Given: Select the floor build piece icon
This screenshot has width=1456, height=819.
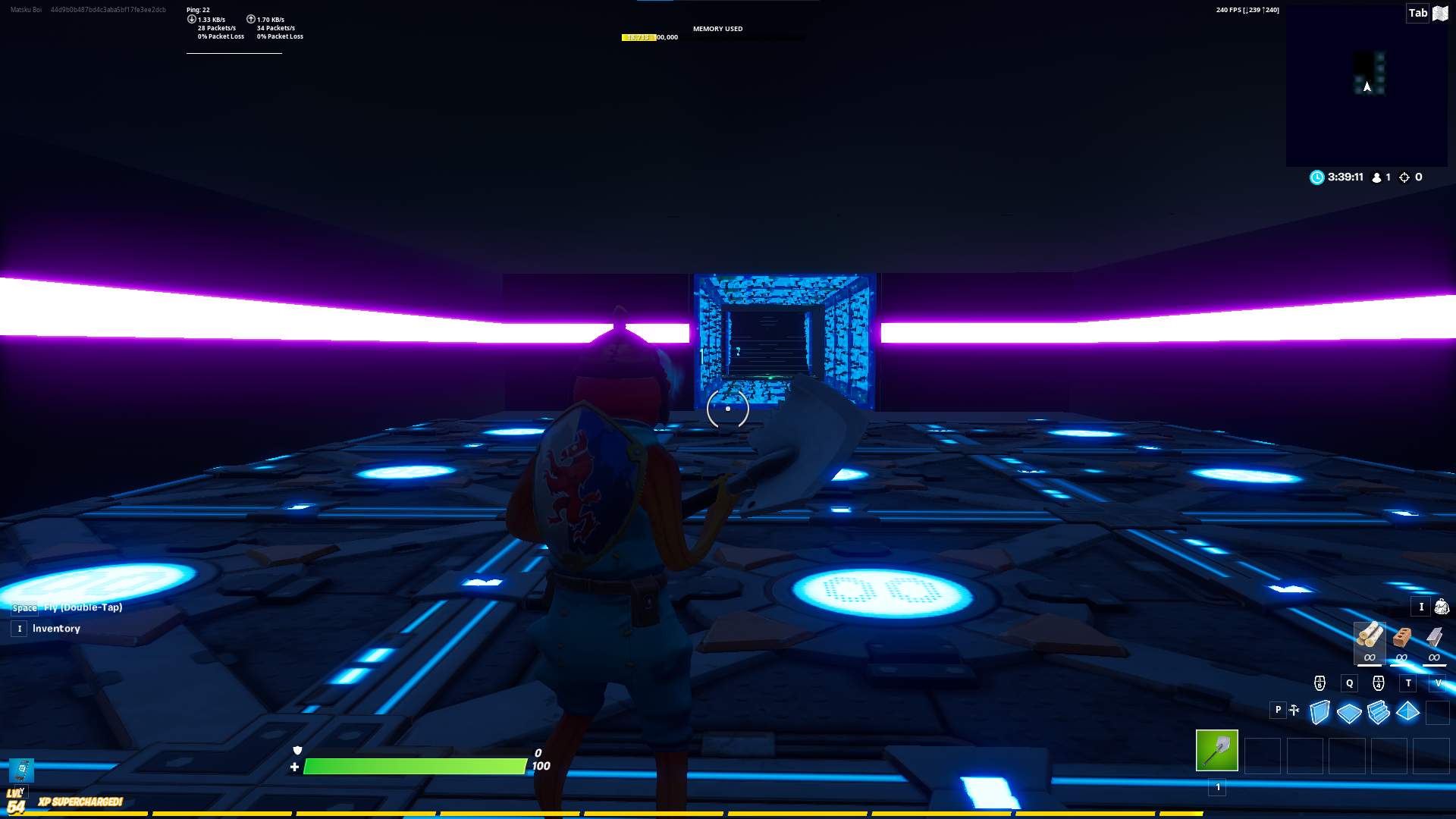Looking at the screenshot, I should 1349,712.
